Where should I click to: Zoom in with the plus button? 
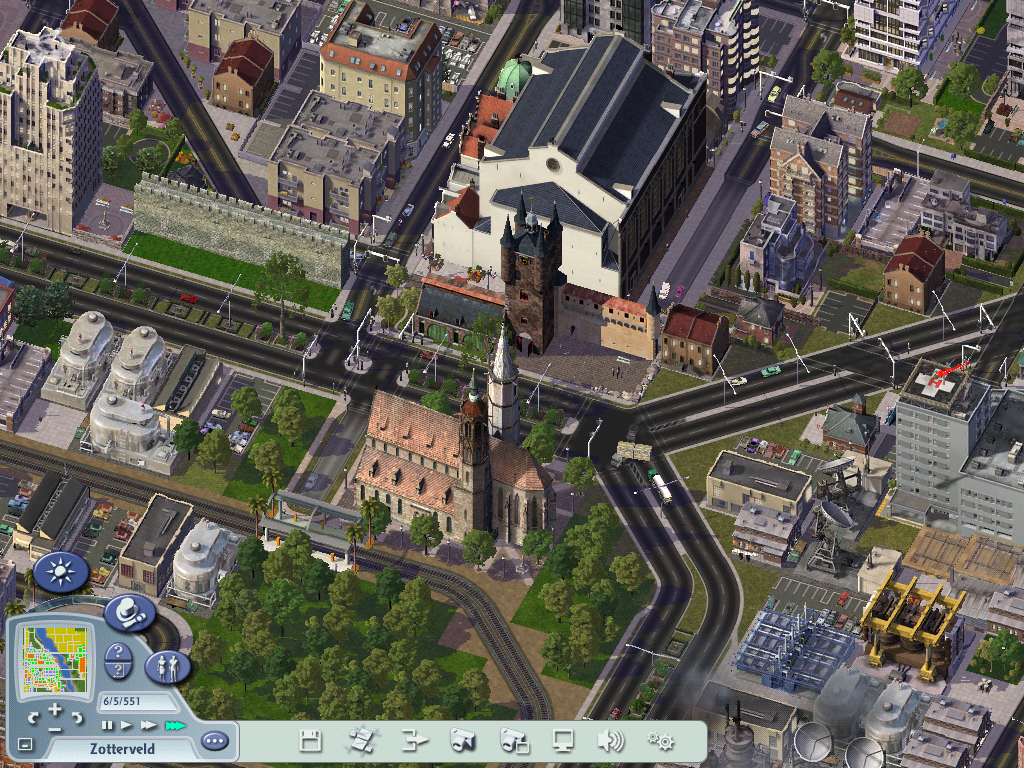pyautogui.click(x=55, y=708)
